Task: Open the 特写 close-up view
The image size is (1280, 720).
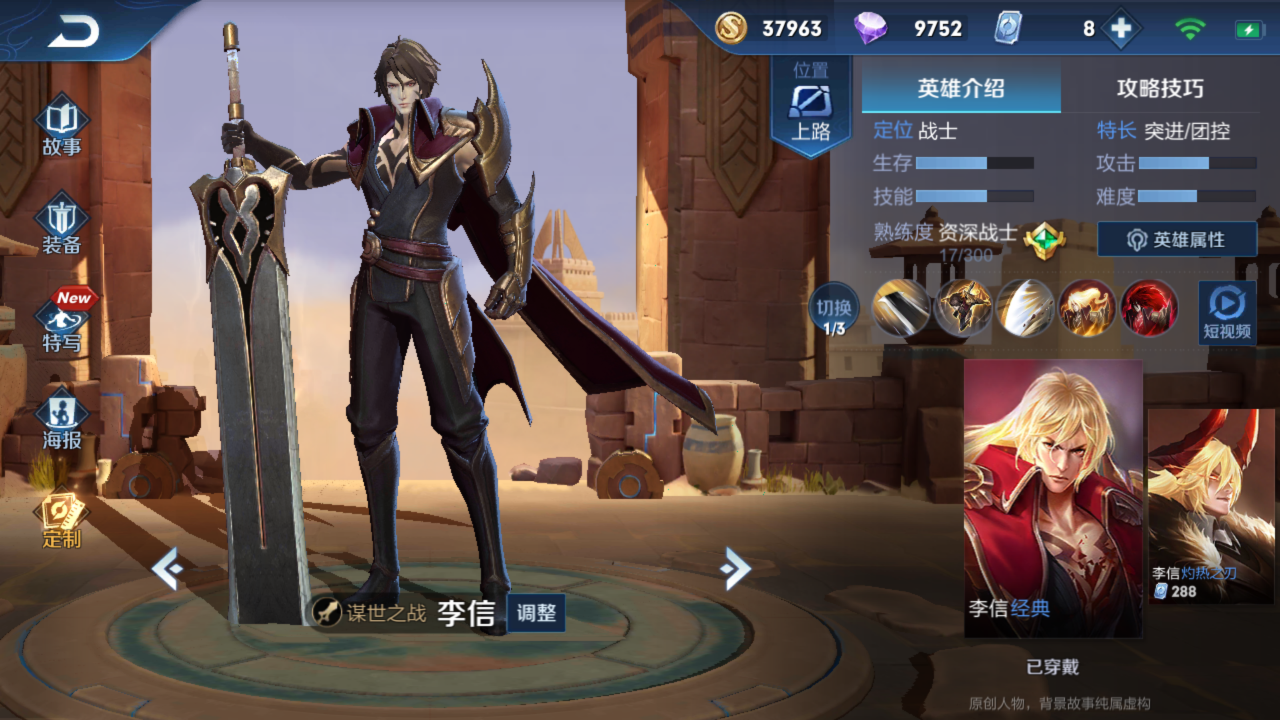Action: [62, 322]
